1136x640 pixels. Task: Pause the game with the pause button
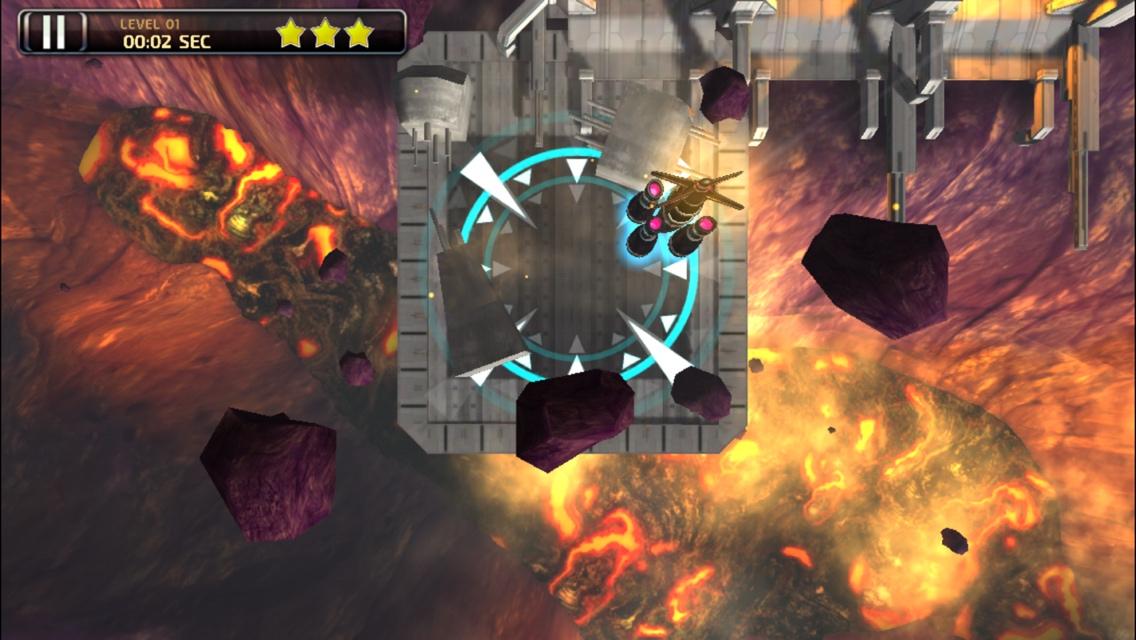point(53,32)
